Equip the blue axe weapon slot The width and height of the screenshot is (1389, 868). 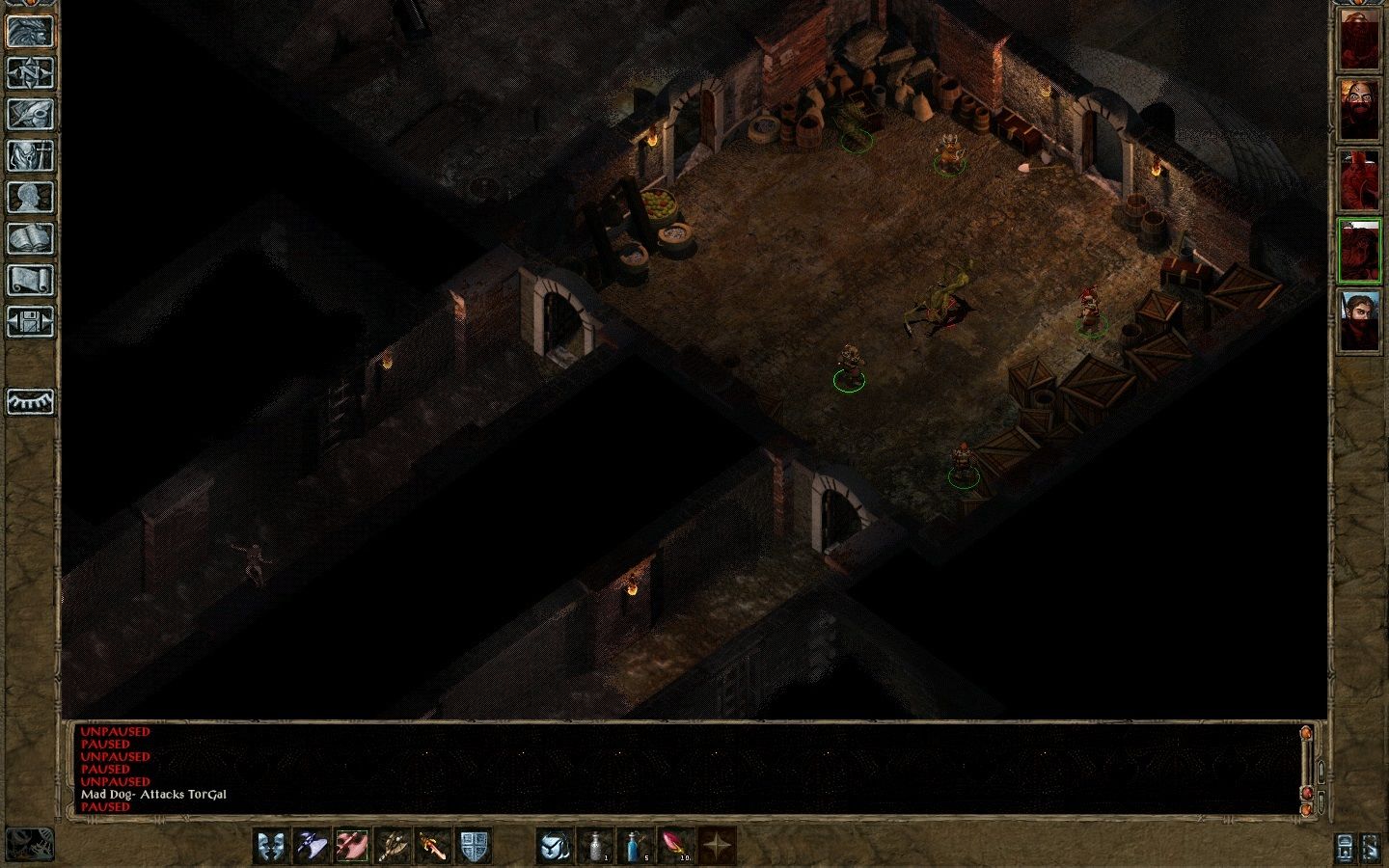(312, 846)
